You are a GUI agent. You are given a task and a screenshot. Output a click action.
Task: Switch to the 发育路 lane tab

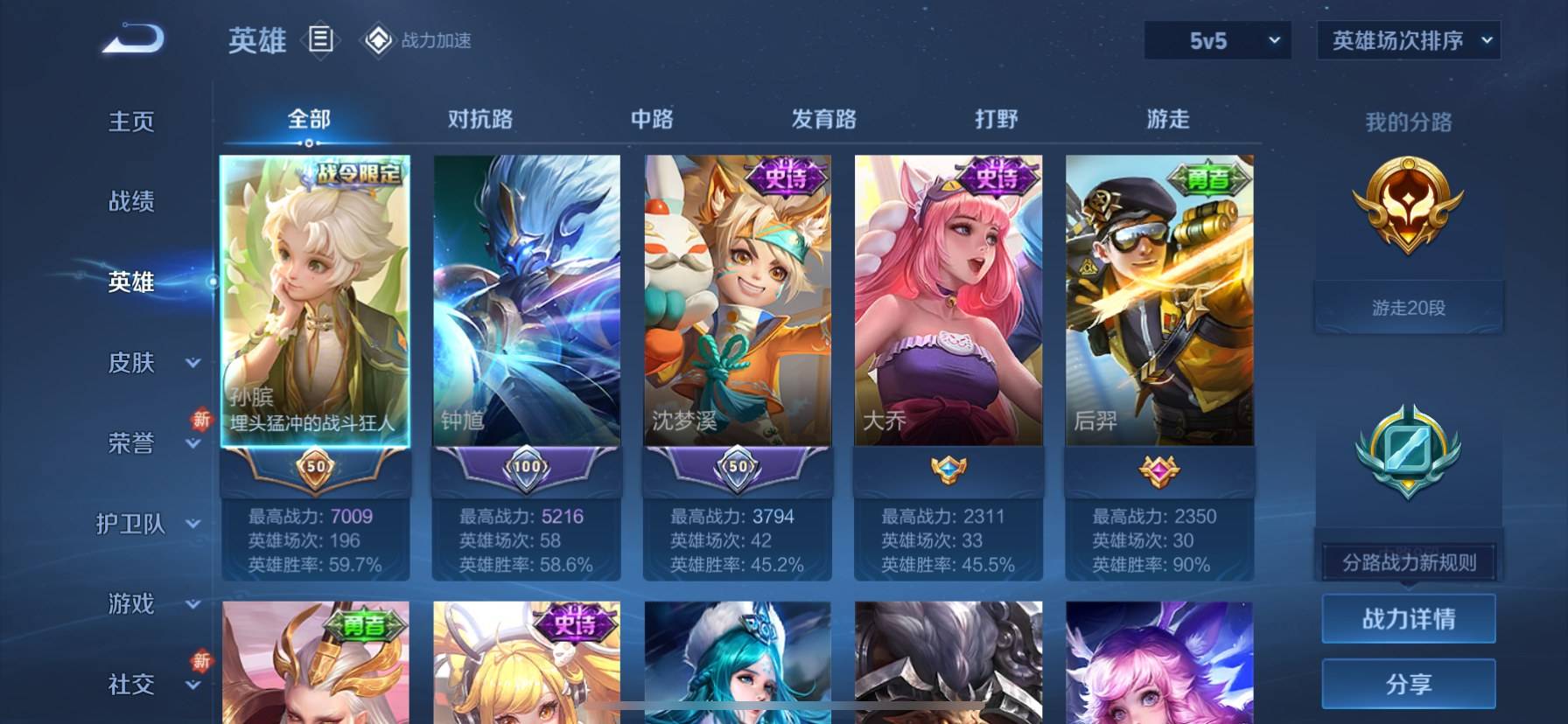click(x=823, y=119)
